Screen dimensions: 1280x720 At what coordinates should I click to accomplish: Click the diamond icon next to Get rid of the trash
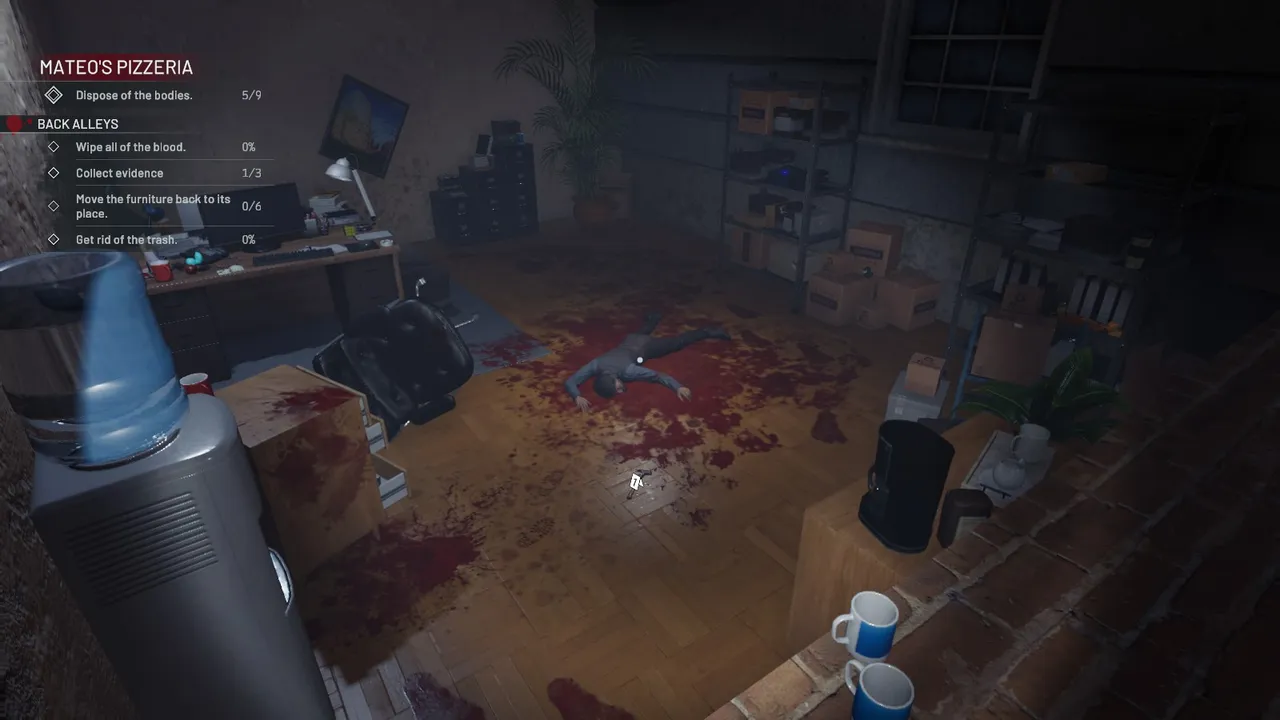54,240
